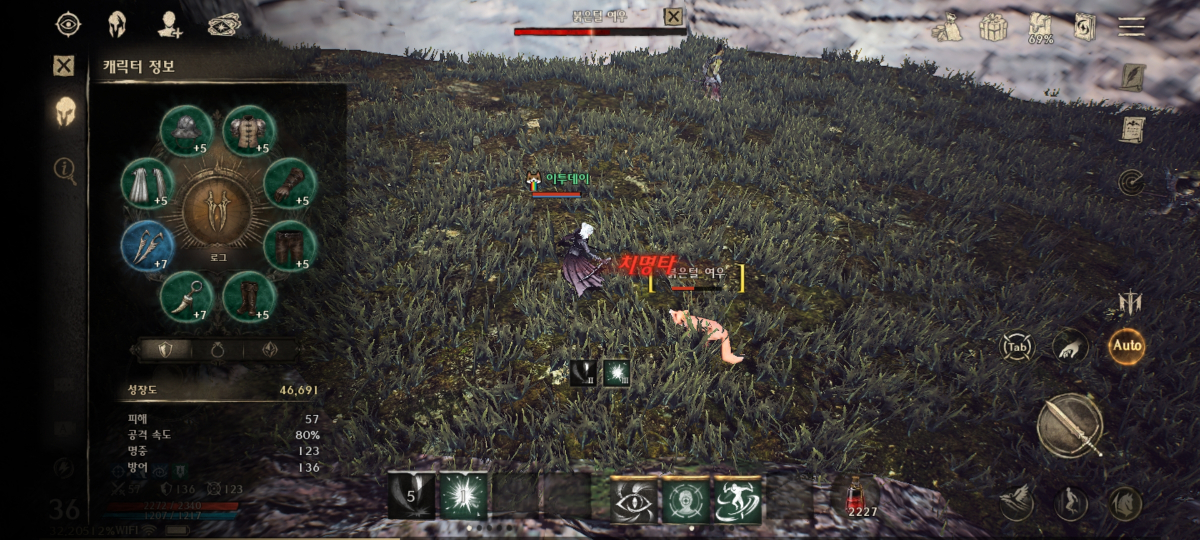
Task: Activate the eye skill in the hotbar
Action: click(x=636, y=498)
